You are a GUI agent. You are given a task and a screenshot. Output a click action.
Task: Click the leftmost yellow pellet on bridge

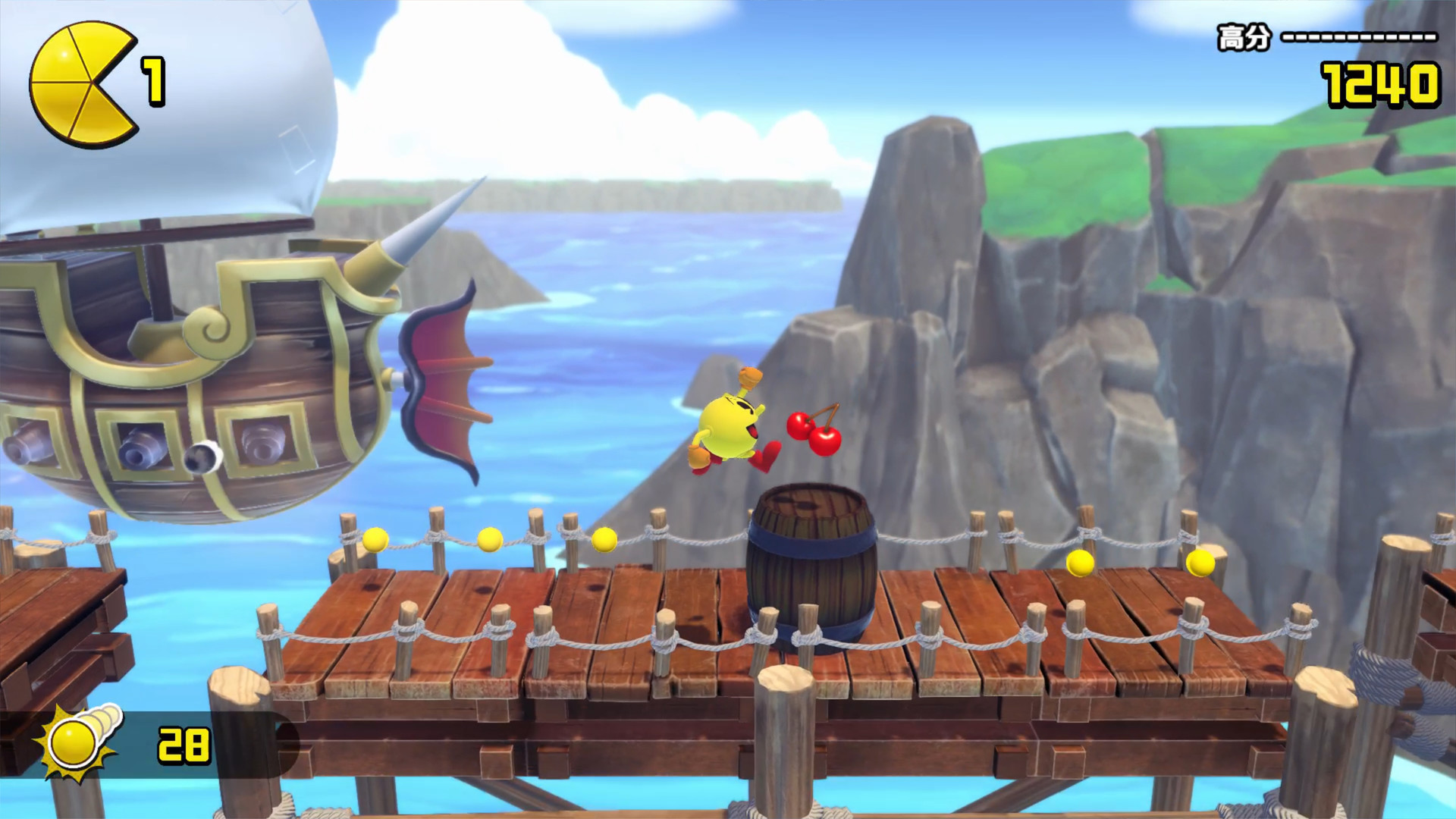[374, 540]
